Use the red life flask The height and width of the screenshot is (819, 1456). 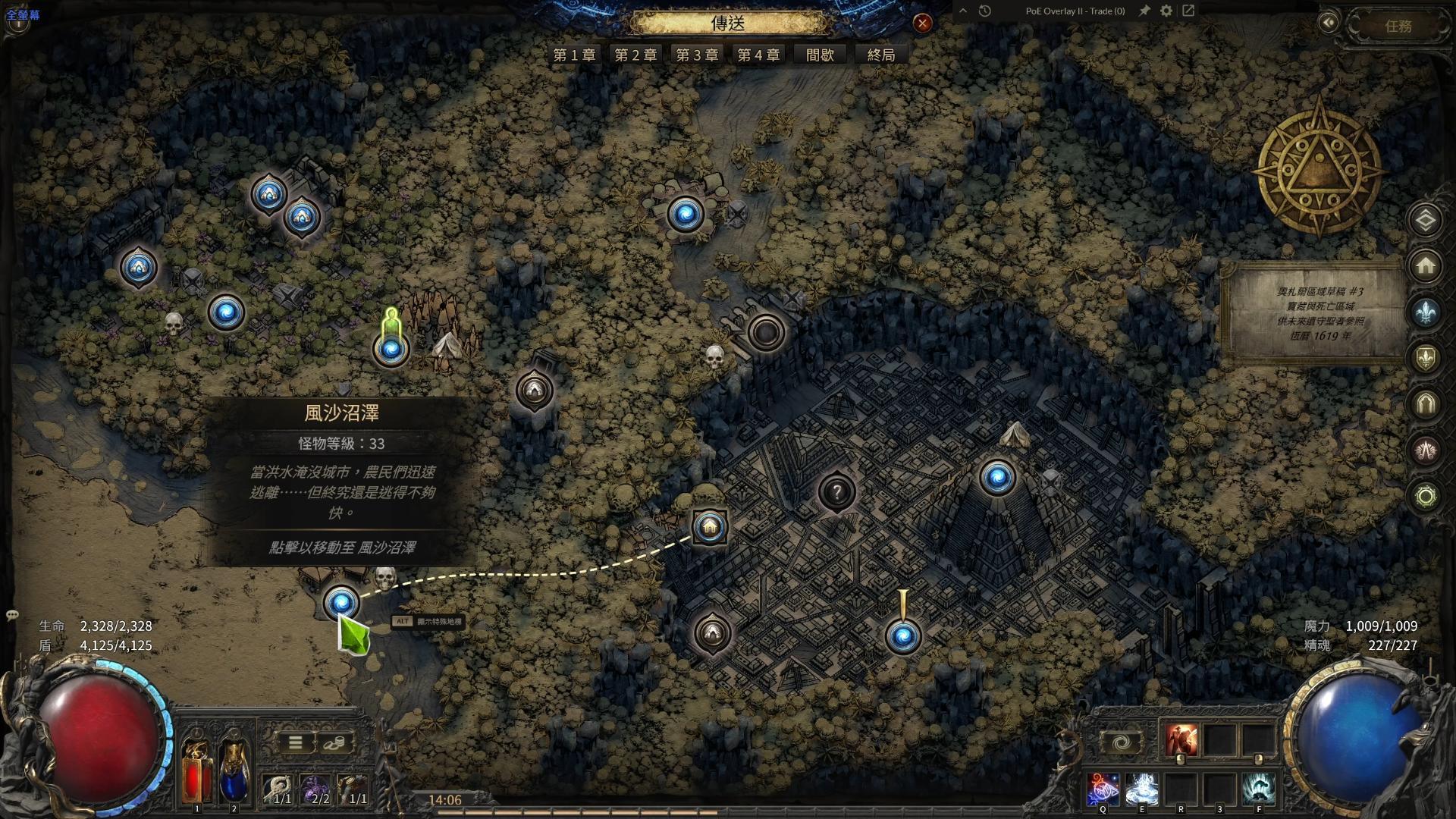pyautogui.click(x=197, y=770)
